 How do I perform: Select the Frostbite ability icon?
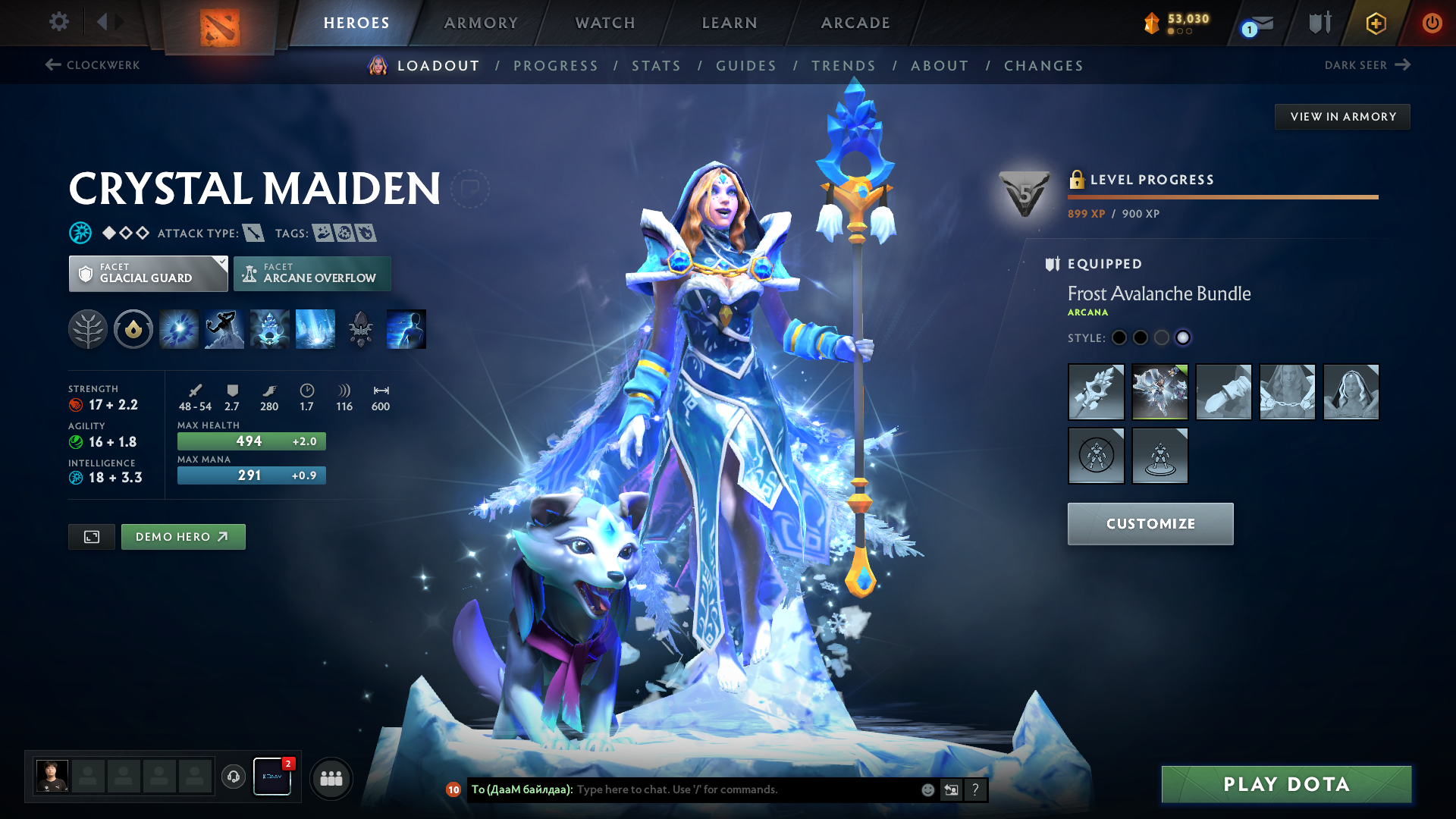point(224,328)
